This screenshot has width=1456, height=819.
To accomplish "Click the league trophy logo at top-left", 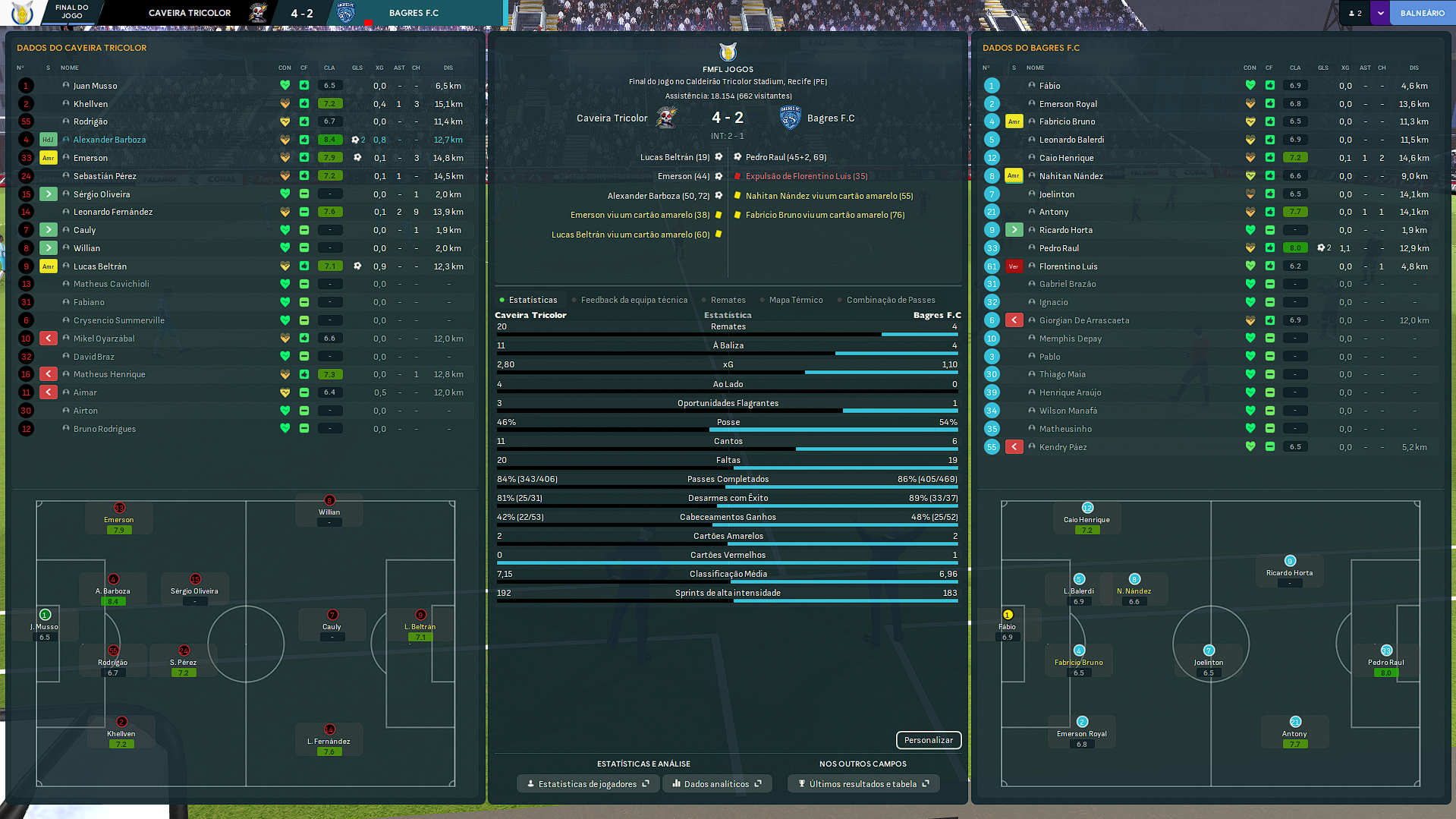I will (x=23, y=13).
